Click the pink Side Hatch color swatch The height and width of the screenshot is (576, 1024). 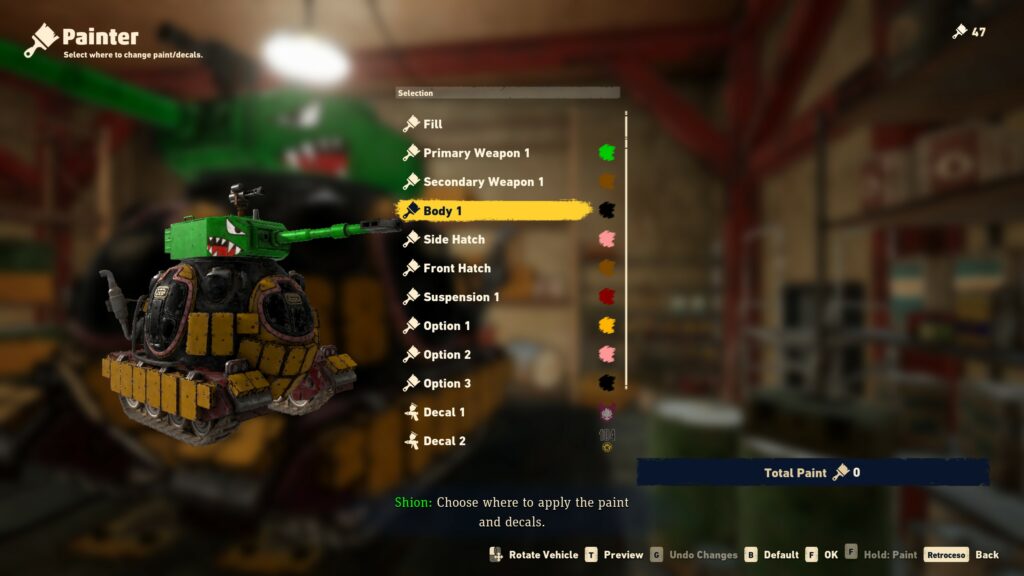point(606,240)
